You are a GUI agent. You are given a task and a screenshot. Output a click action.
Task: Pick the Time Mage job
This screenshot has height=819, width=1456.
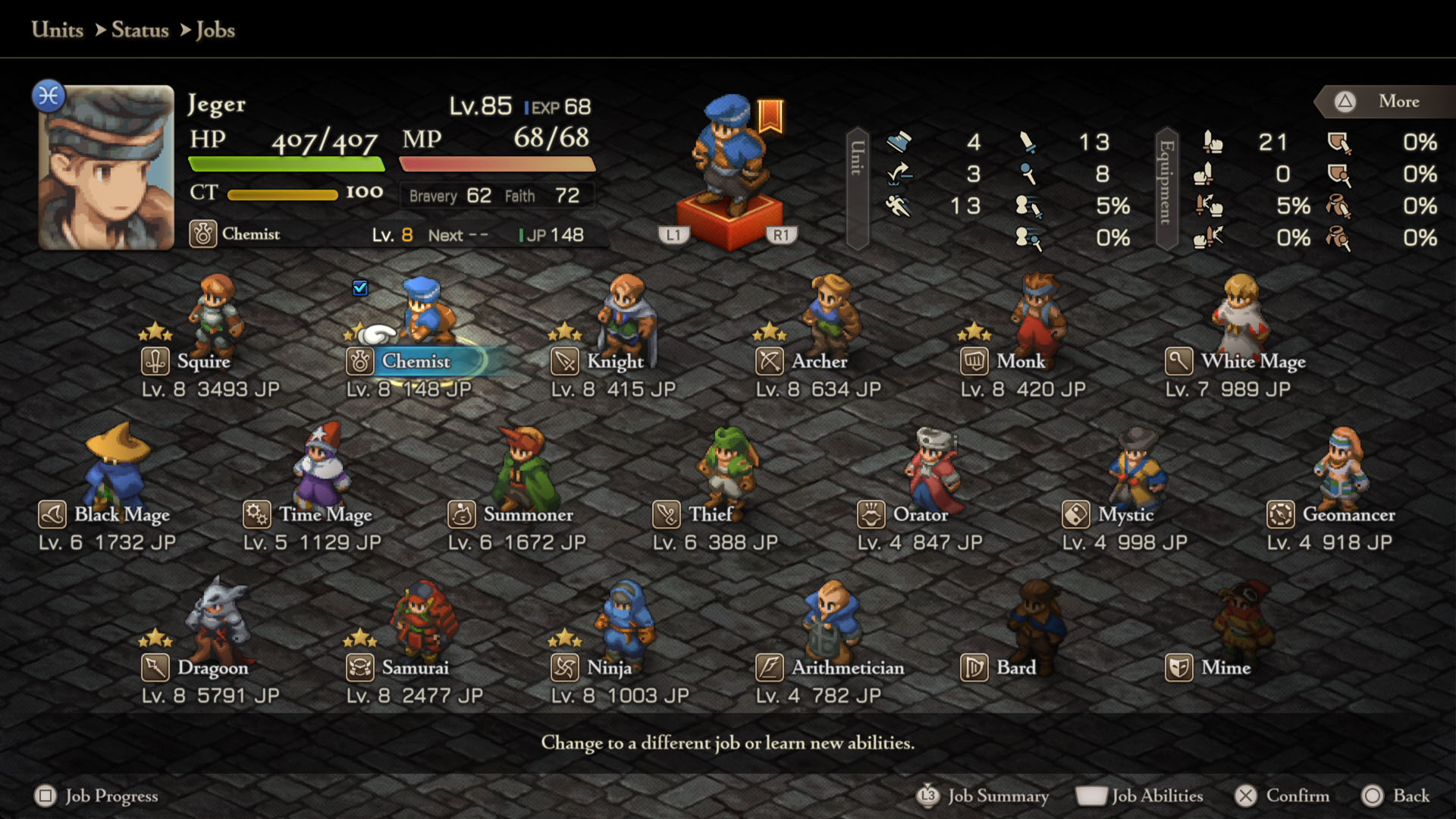click(325, 515)
